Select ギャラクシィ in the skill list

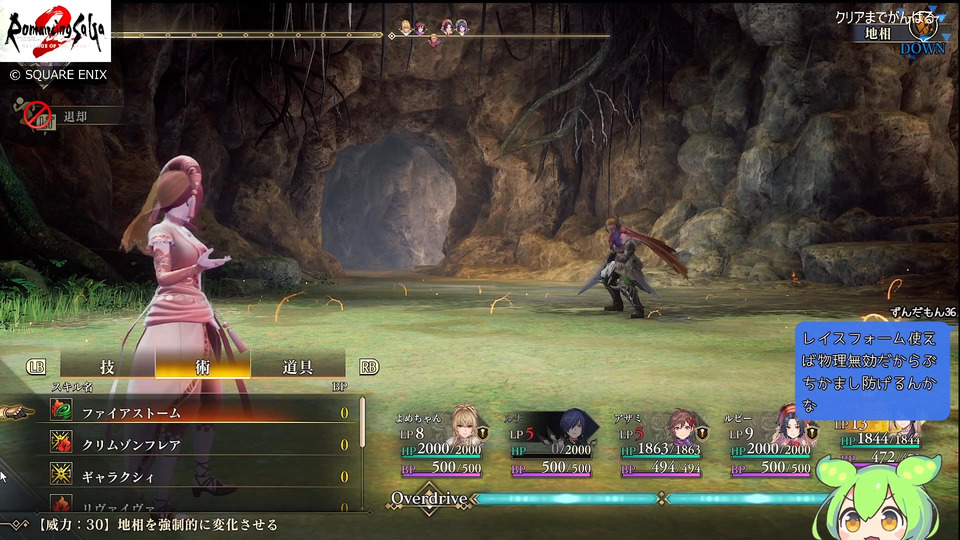200,476
